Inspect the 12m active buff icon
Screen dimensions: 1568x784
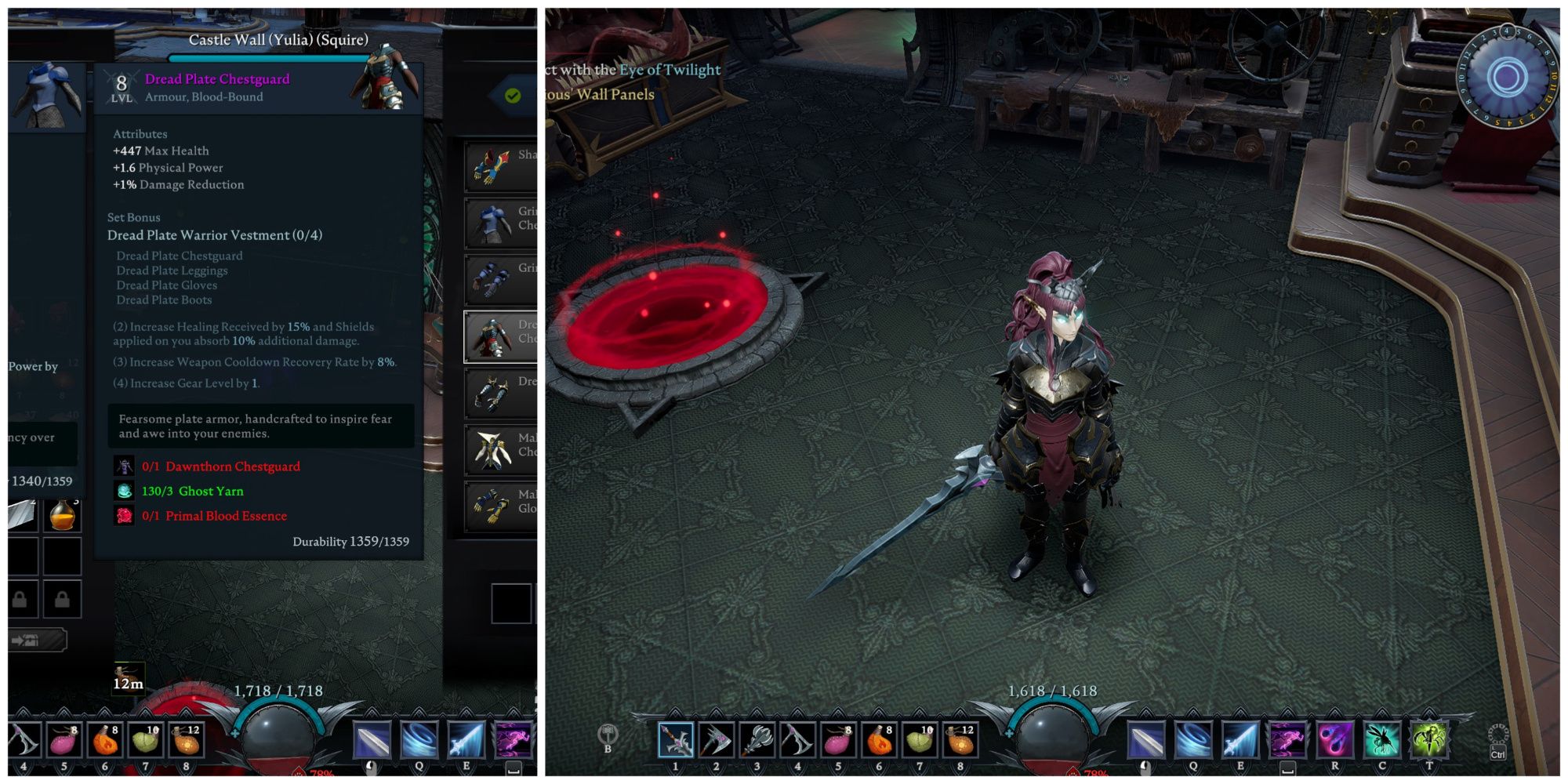[x=128, y=677]
